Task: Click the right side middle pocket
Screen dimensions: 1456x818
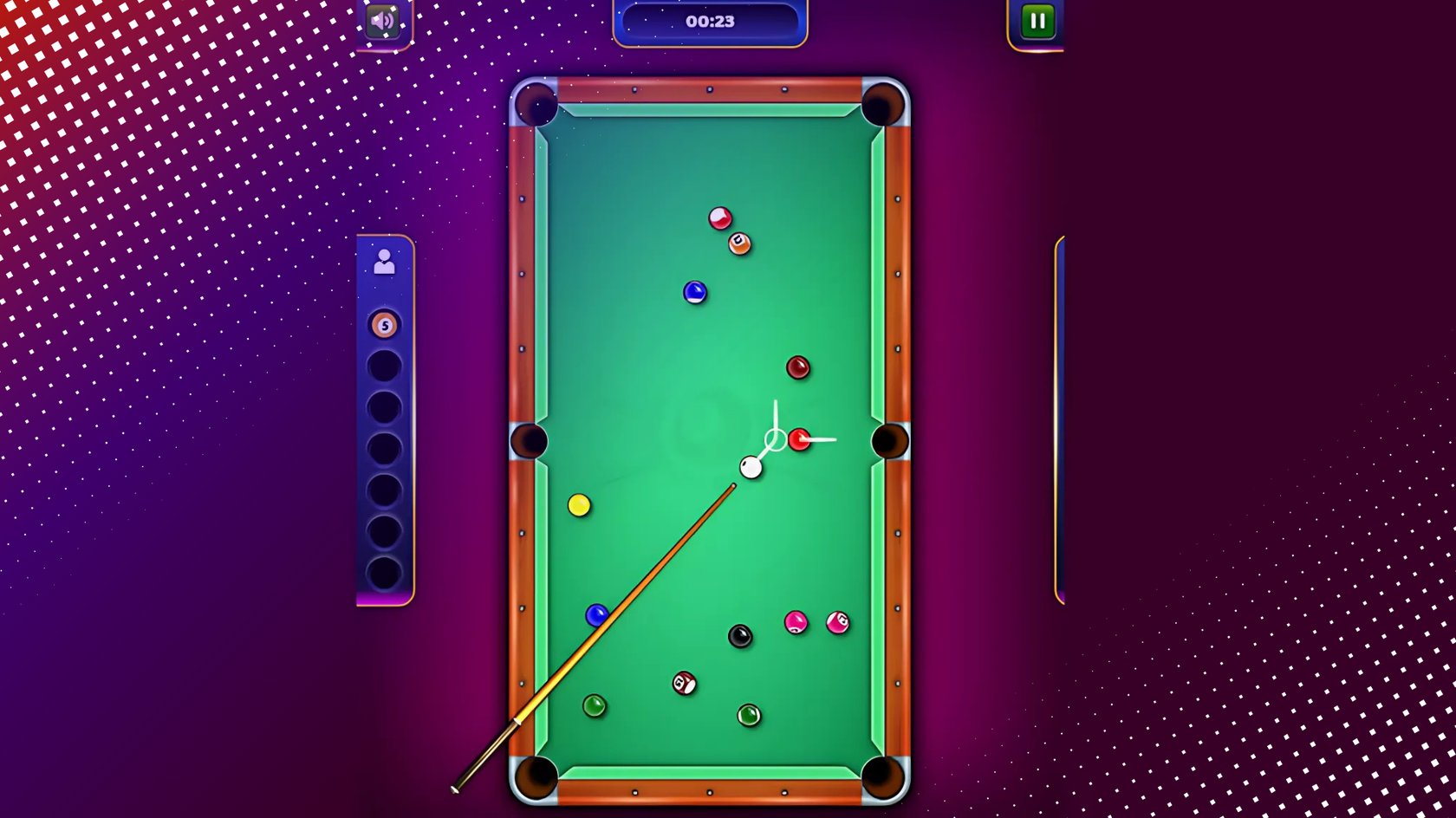Action: tap(890, 440)
